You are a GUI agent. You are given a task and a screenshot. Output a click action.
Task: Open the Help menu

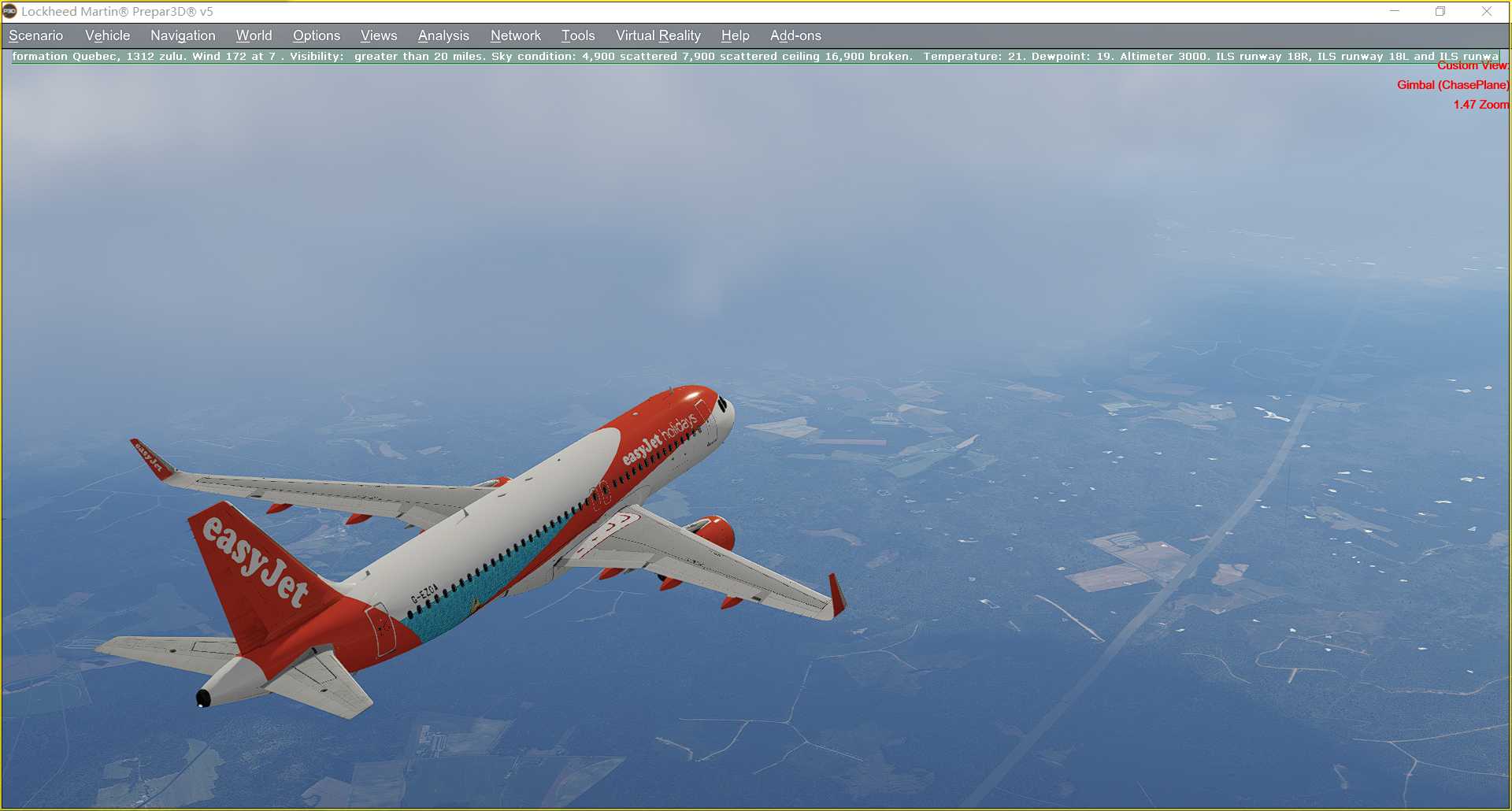pyautogui.click(x=734, y=35)
